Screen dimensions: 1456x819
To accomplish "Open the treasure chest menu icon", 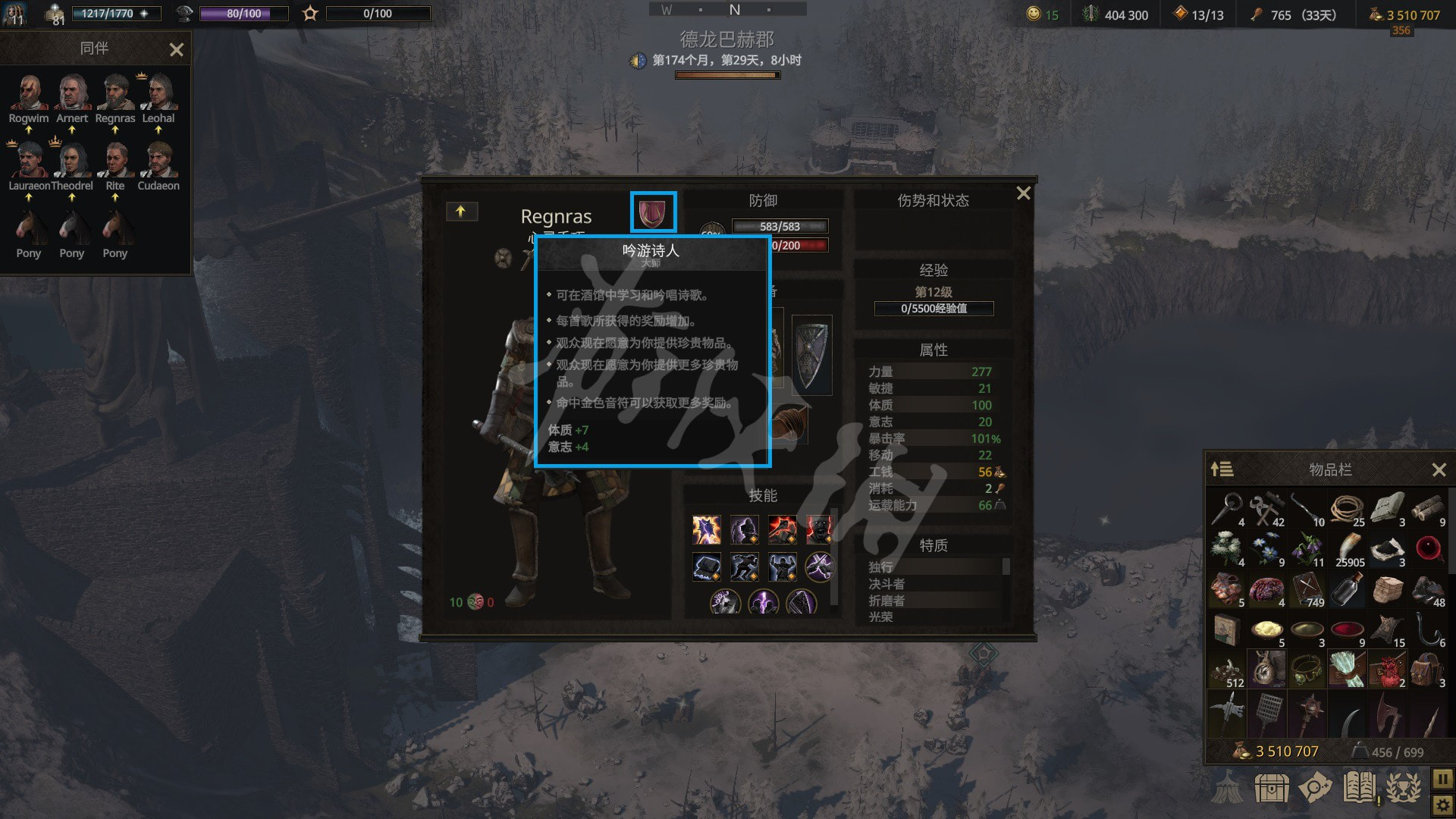I will click(1272, 789).
